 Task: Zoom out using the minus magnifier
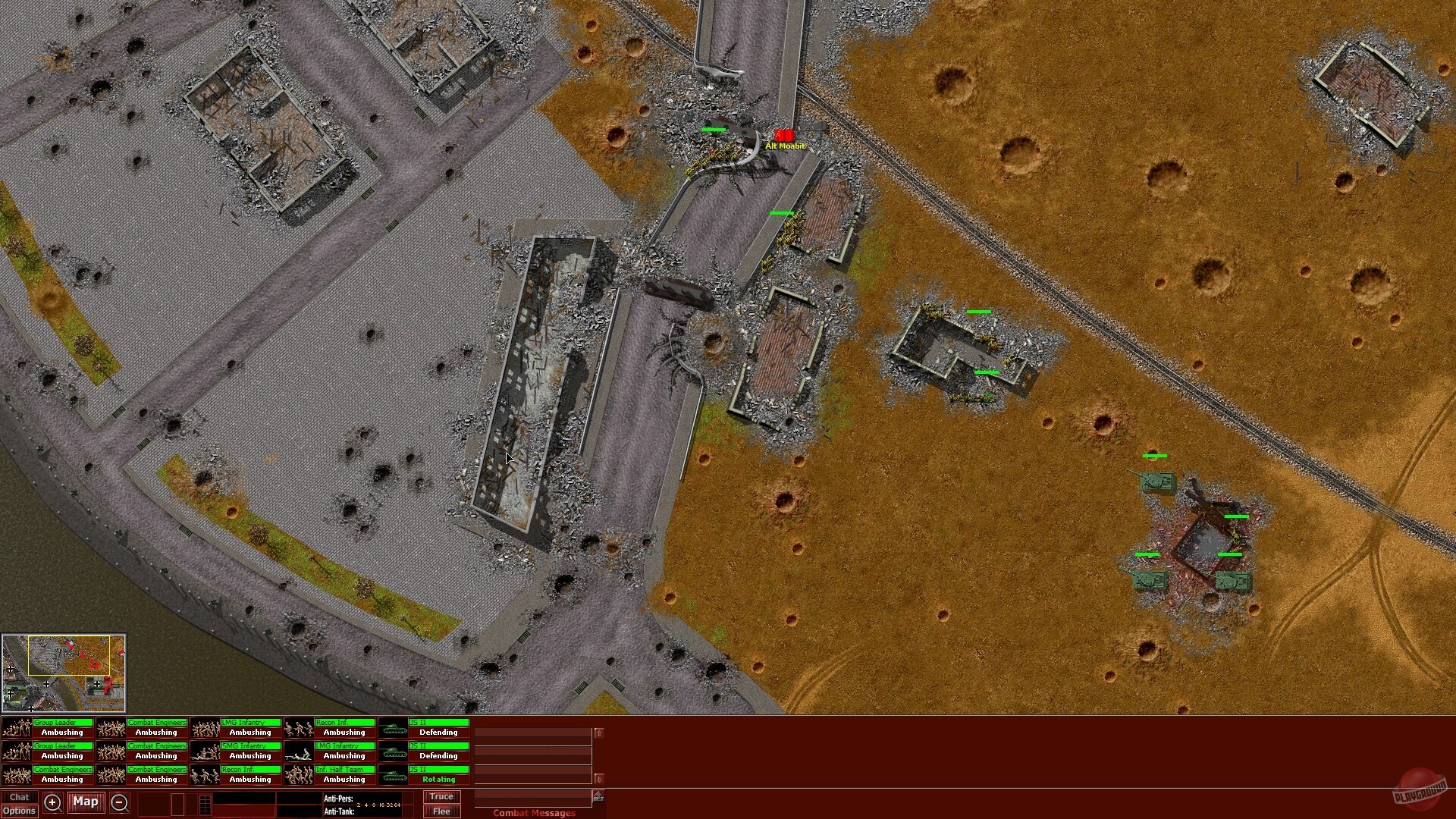[x=120, y=802]
